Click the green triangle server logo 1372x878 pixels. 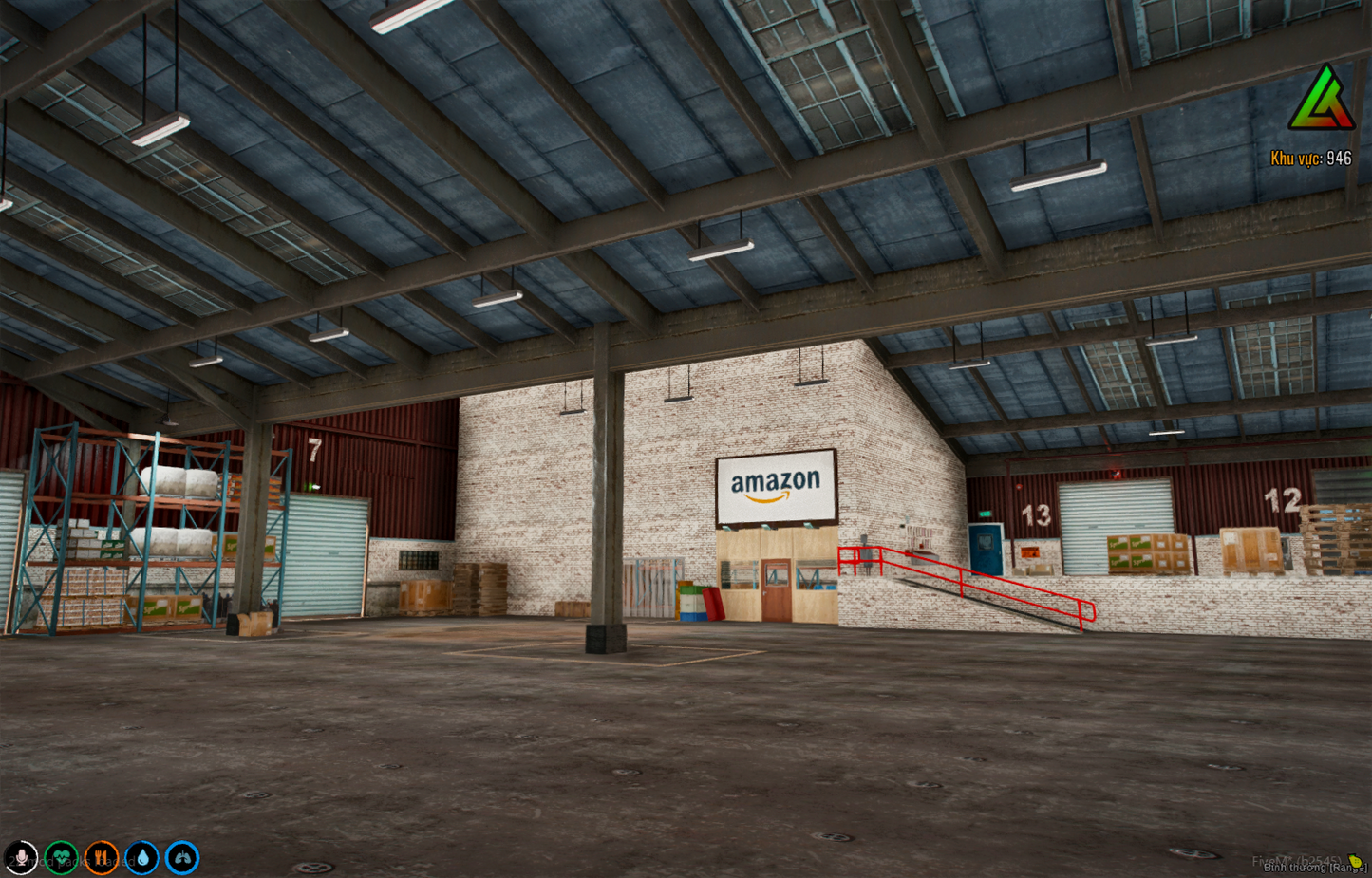pyautogui.click(x=1323, y=100)
